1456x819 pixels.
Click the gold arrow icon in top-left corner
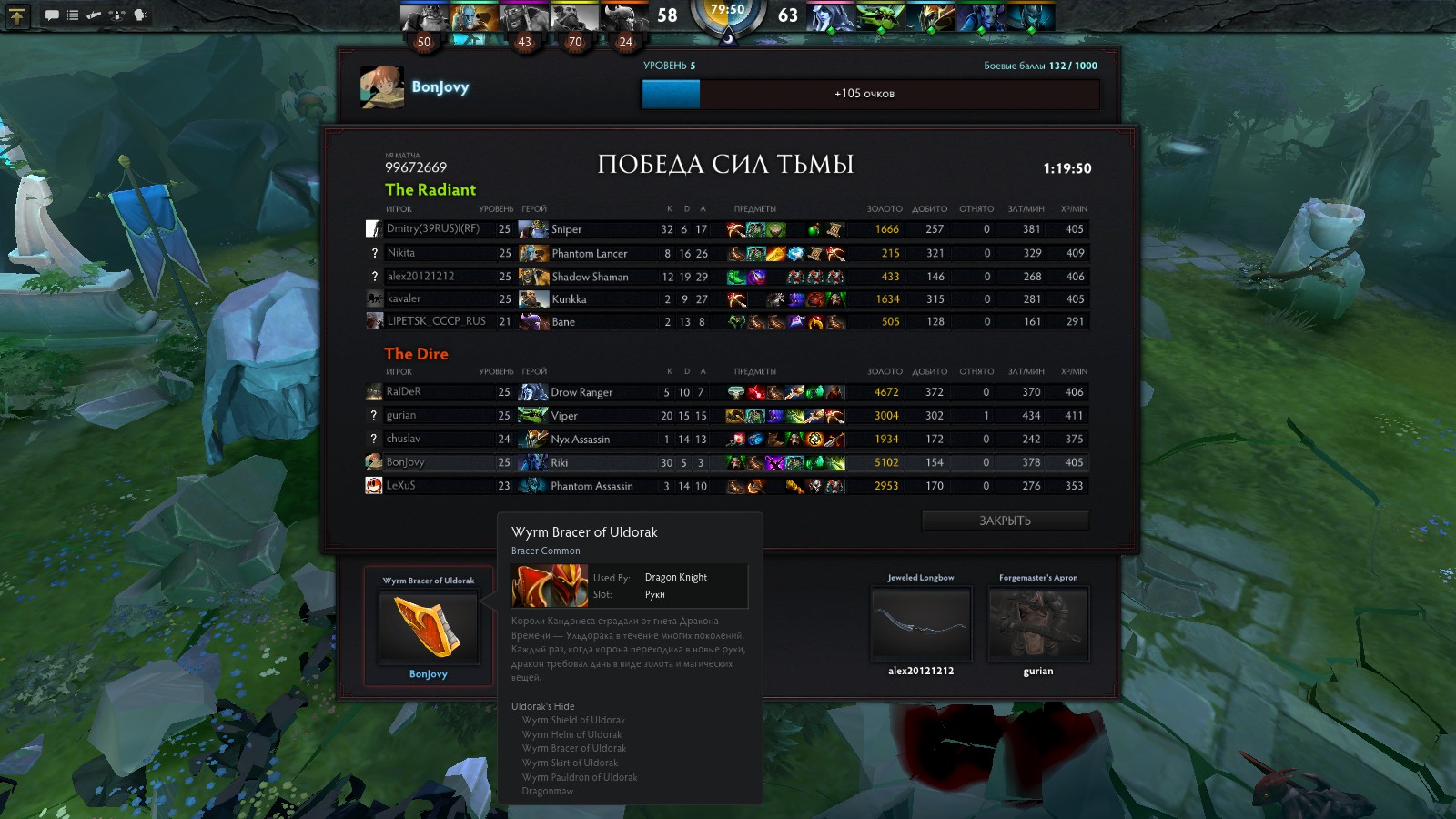[x=17, y=15]
